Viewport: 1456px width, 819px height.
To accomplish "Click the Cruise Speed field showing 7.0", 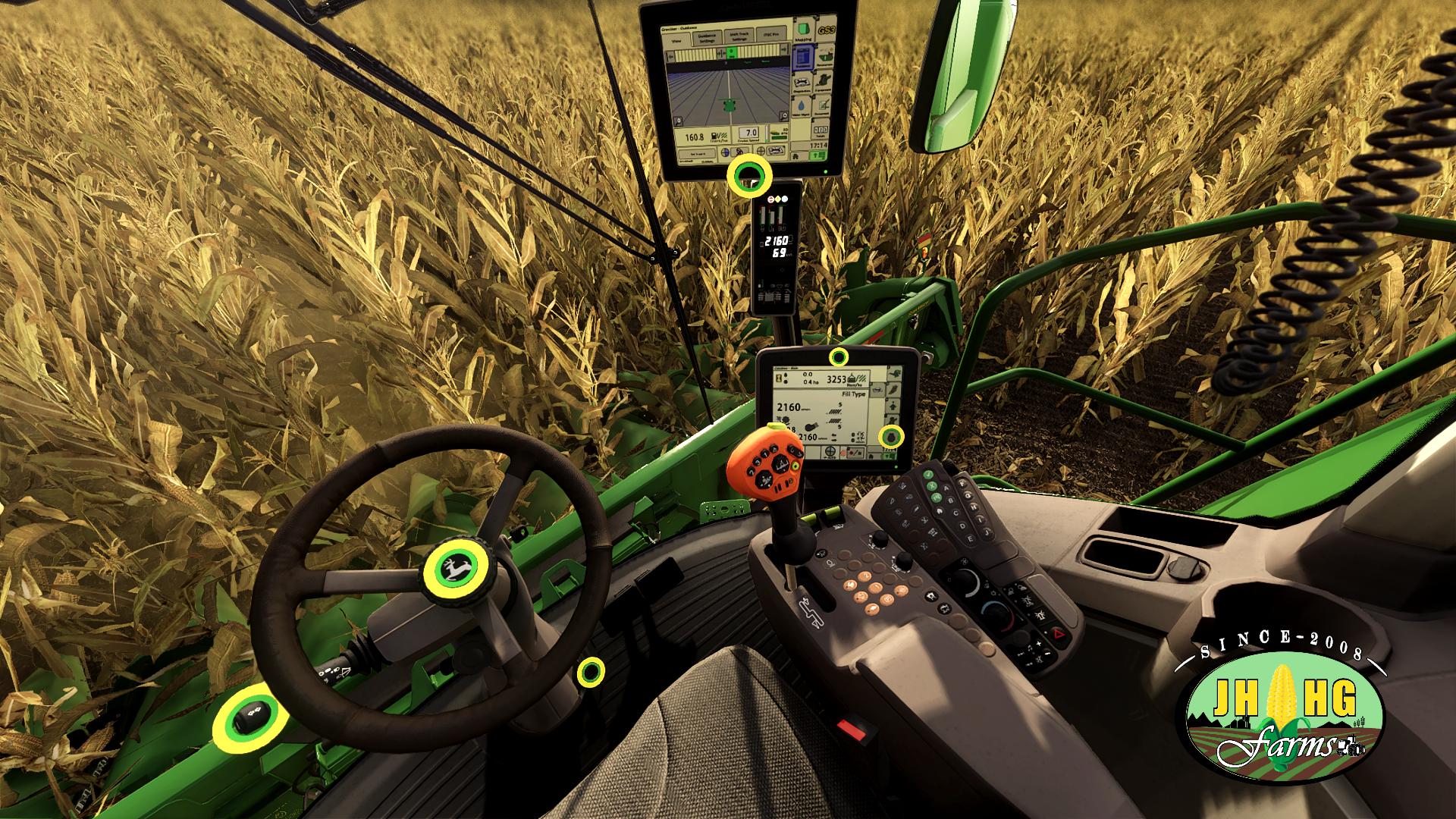I will 748,133.
